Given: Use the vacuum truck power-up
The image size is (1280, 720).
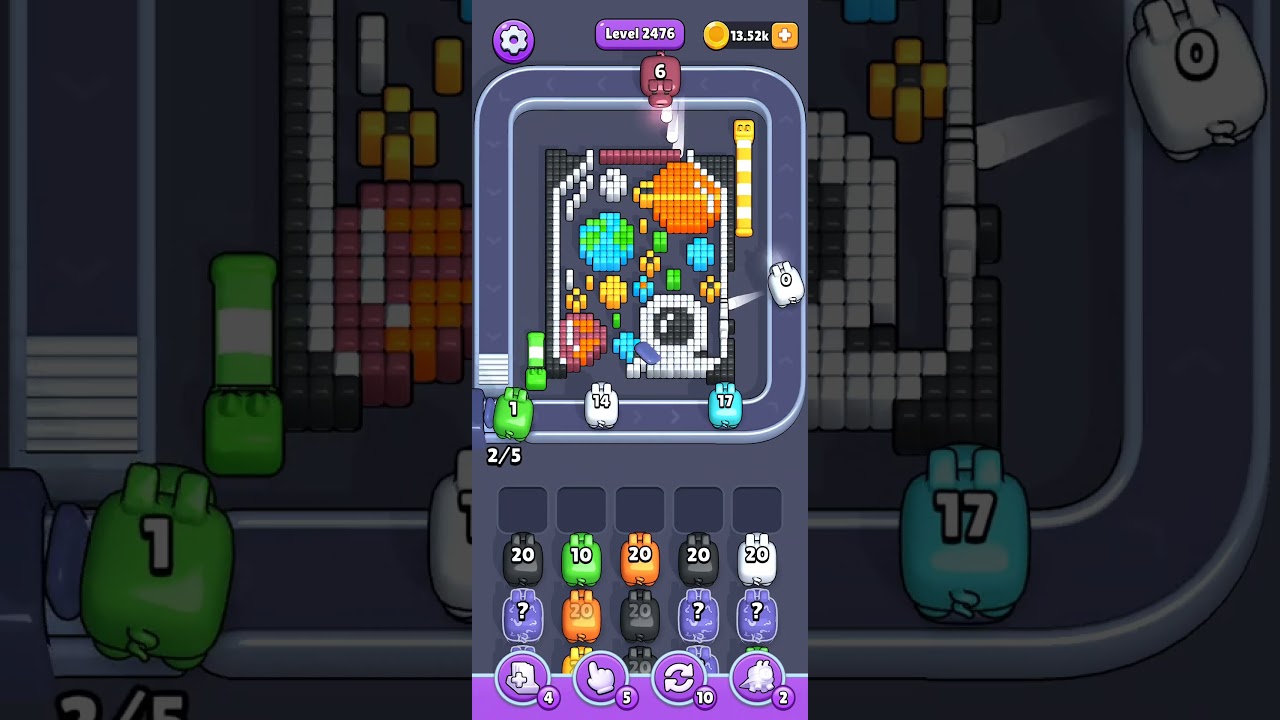Looking at the screenshot, I should pyautogui.click(x=759, y=678).
